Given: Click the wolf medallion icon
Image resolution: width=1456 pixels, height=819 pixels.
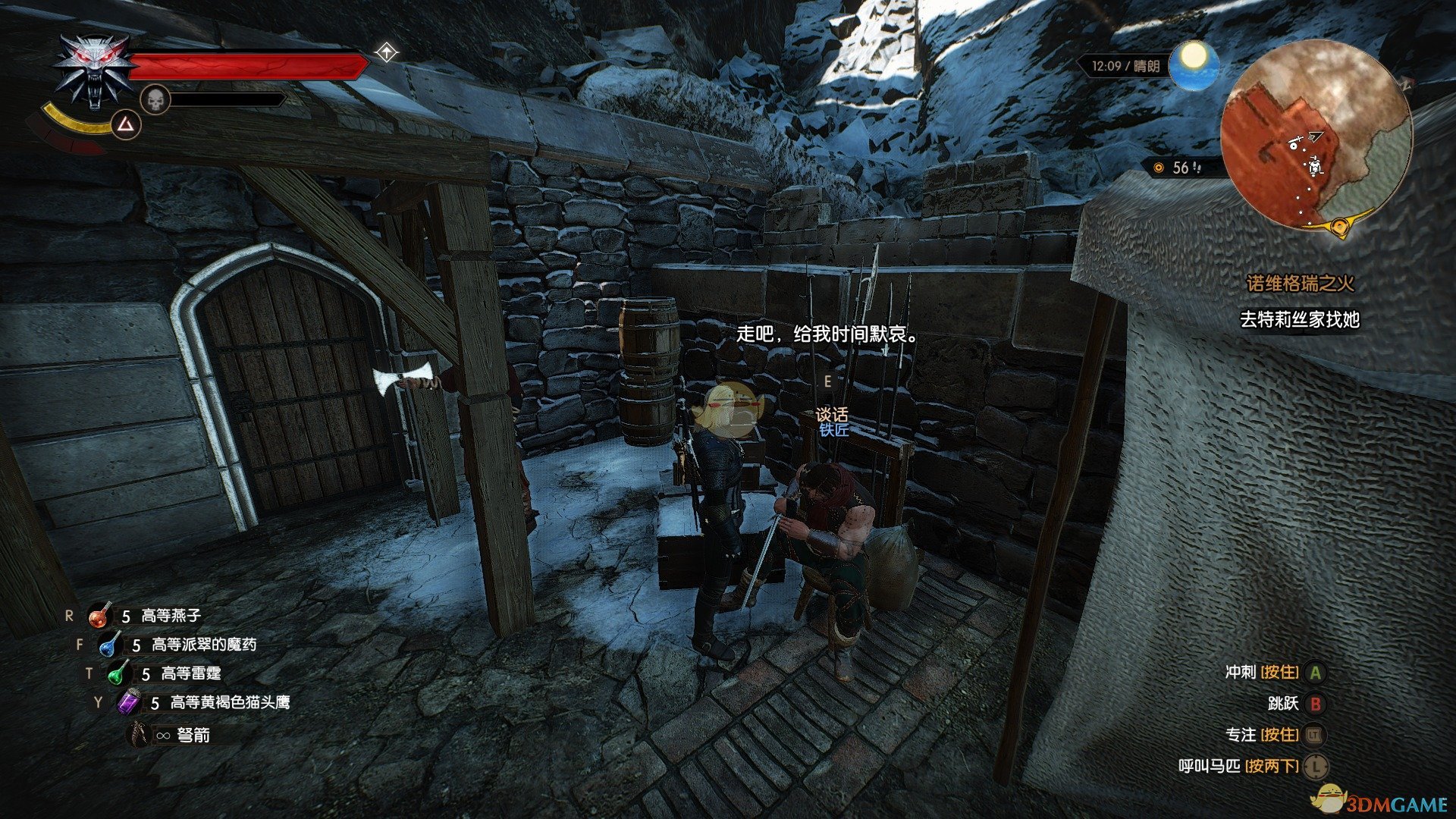Looking at the screenshot, I should [x=93, y=74].
